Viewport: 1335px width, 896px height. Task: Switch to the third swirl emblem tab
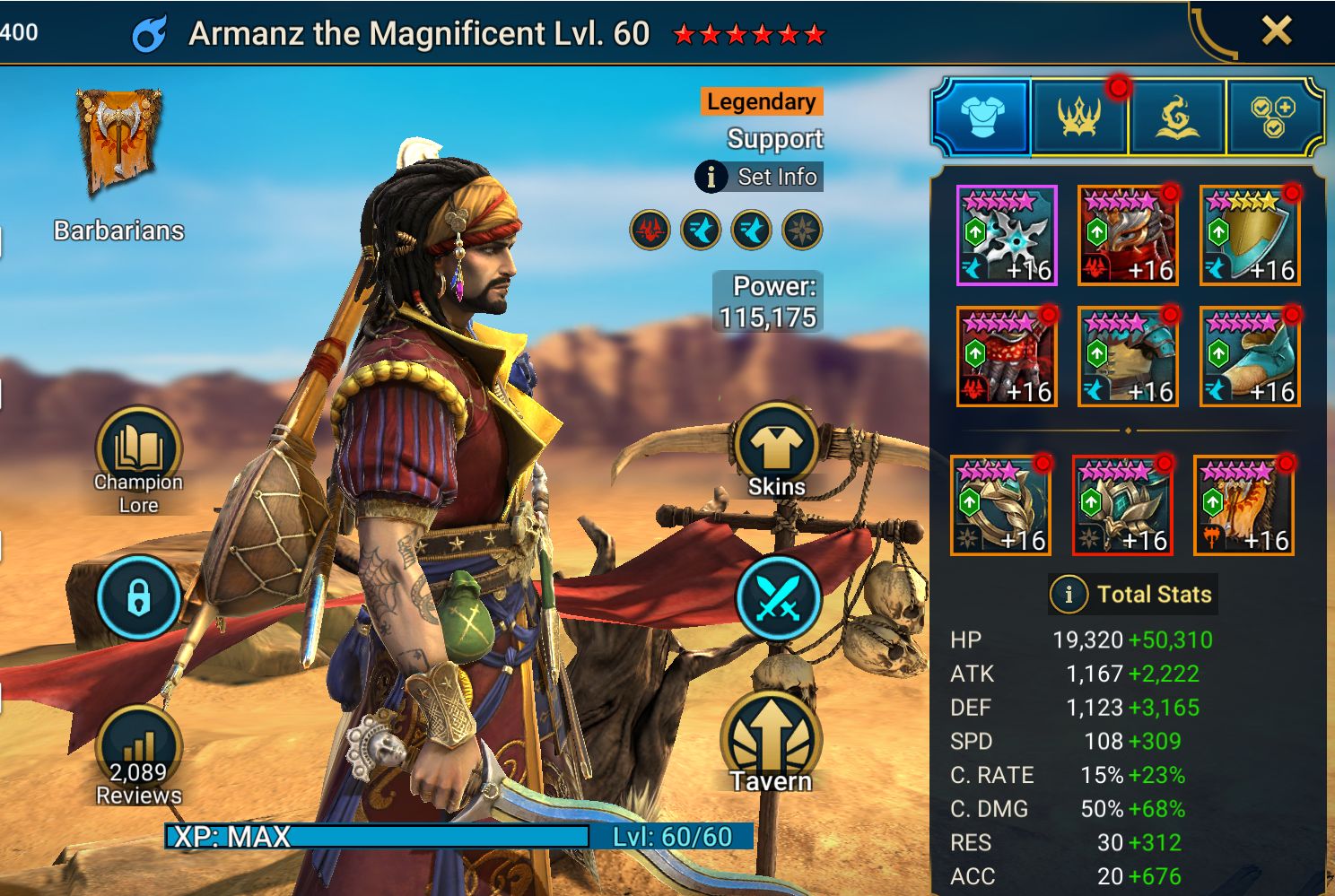click(1176, 117)
